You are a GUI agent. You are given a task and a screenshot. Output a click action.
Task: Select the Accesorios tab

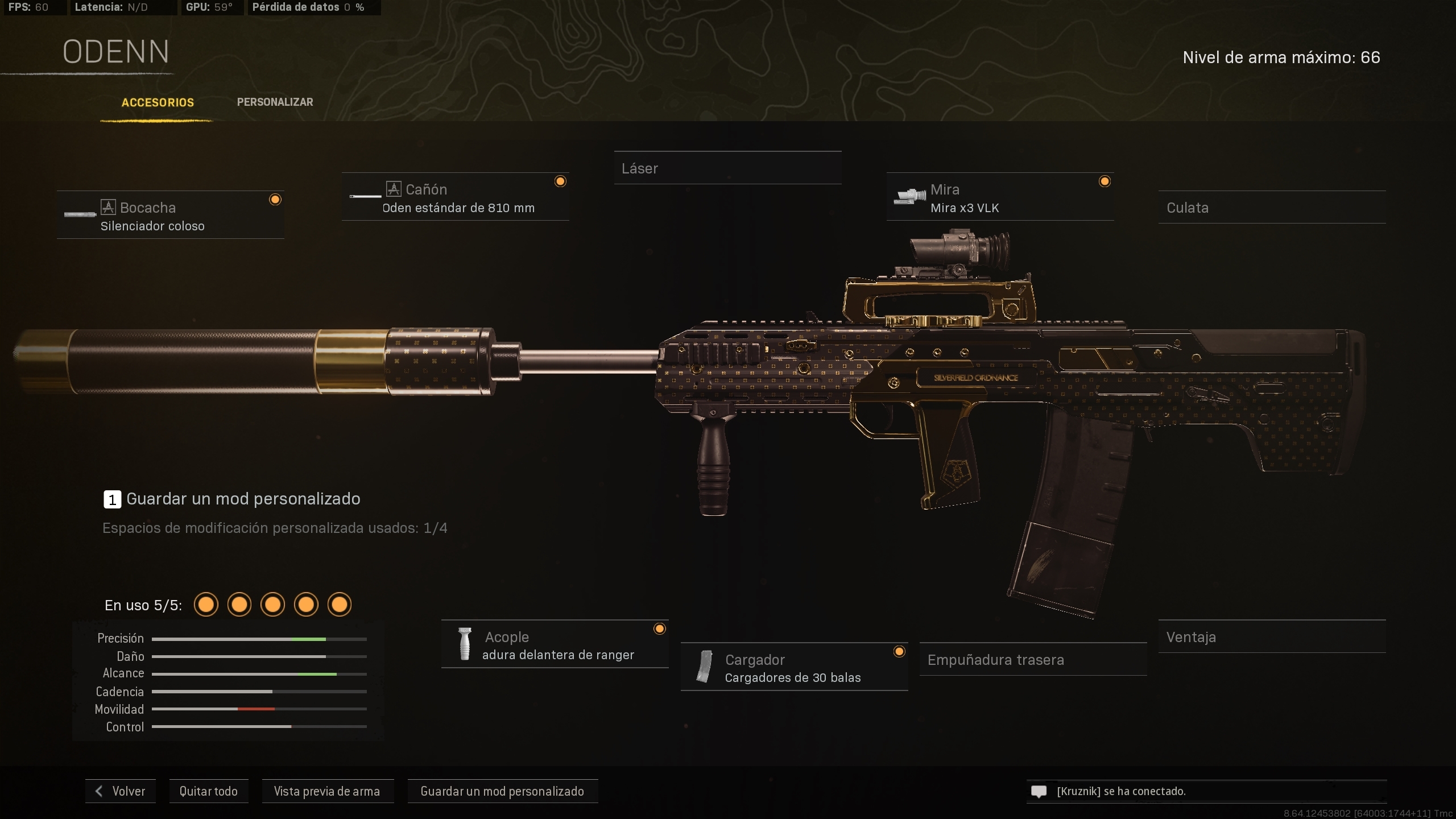point(158,103)
